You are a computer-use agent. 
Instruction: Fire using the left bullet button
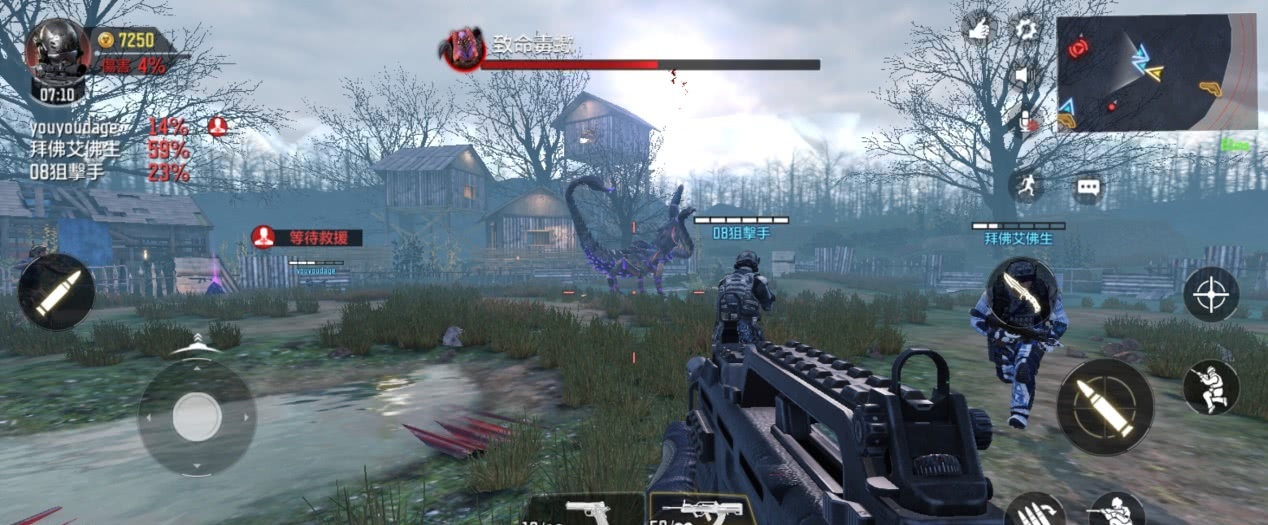pyautogui.click(x=56, y=291)
